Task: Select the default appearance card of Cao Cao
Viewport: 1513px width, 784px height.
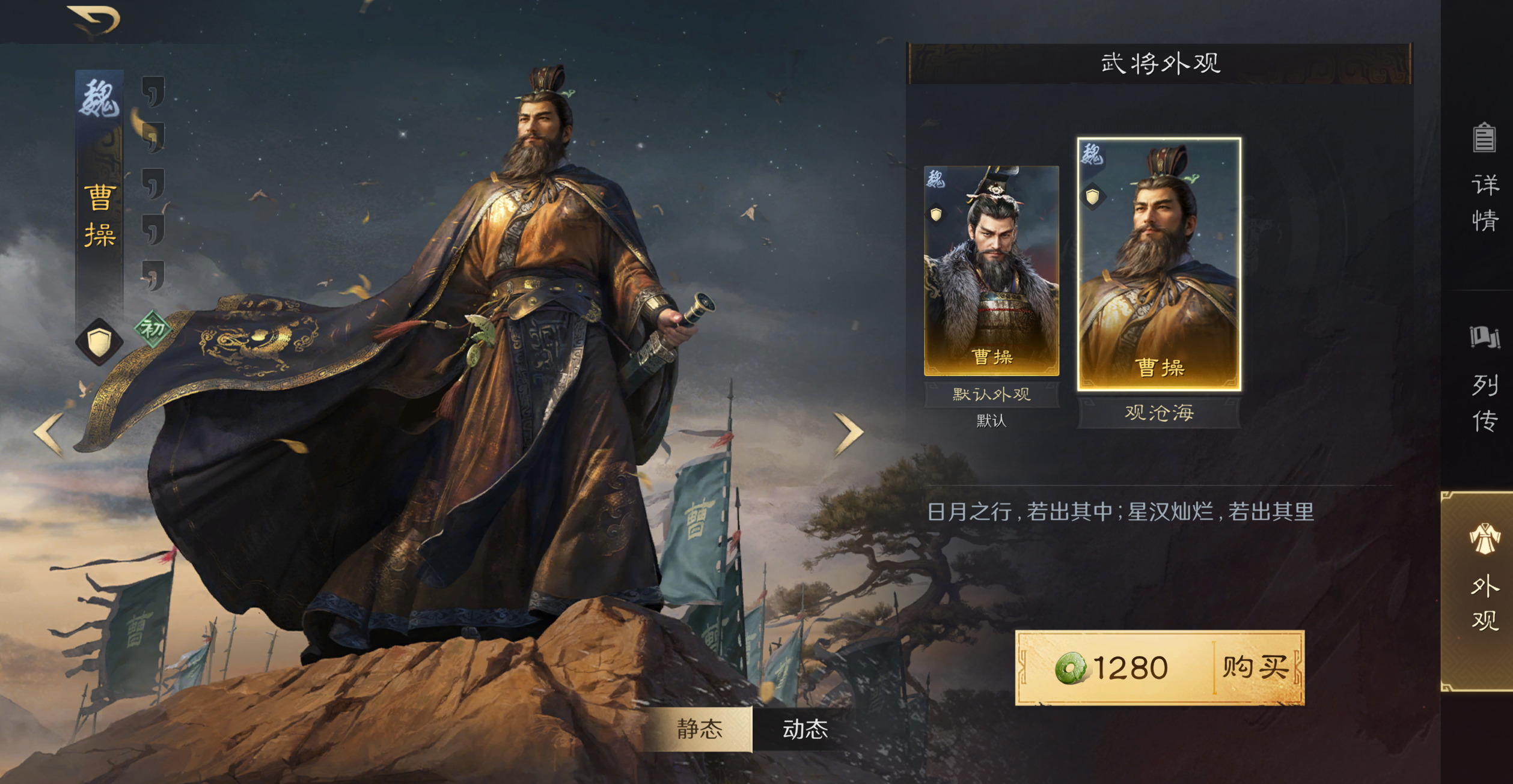Action: (x=991, y=271)
